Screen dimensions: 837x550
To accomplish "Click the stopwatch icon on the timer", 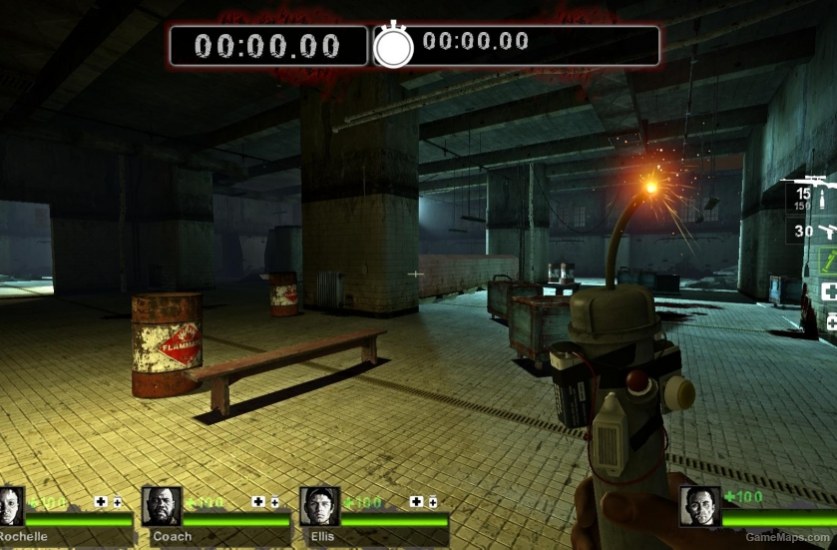I will click(393, 46).
